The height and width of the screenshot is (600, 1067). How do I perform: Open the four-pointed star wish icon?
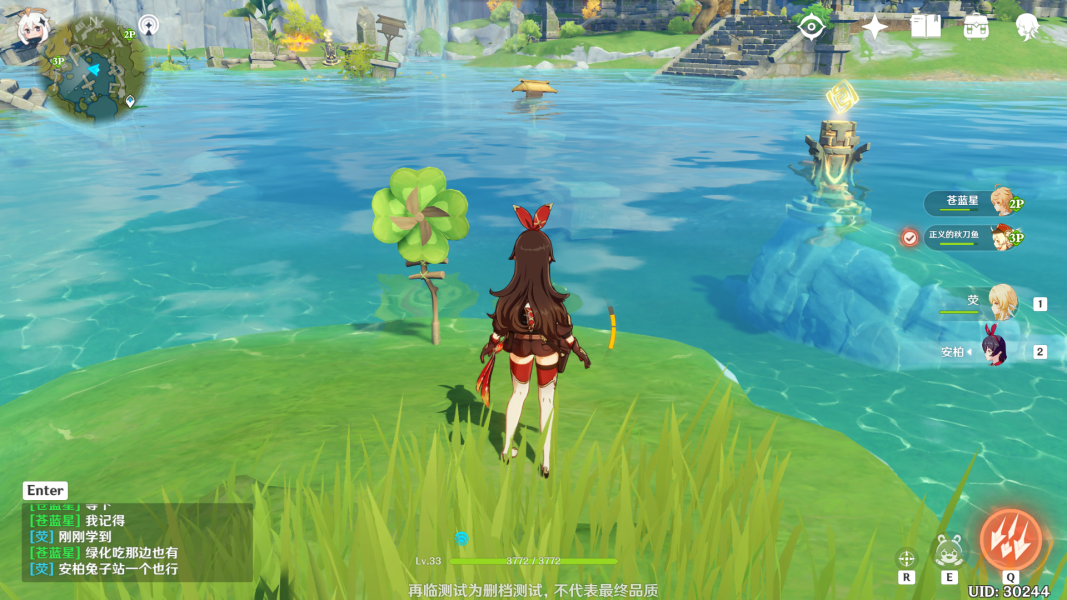coord(875,27)
